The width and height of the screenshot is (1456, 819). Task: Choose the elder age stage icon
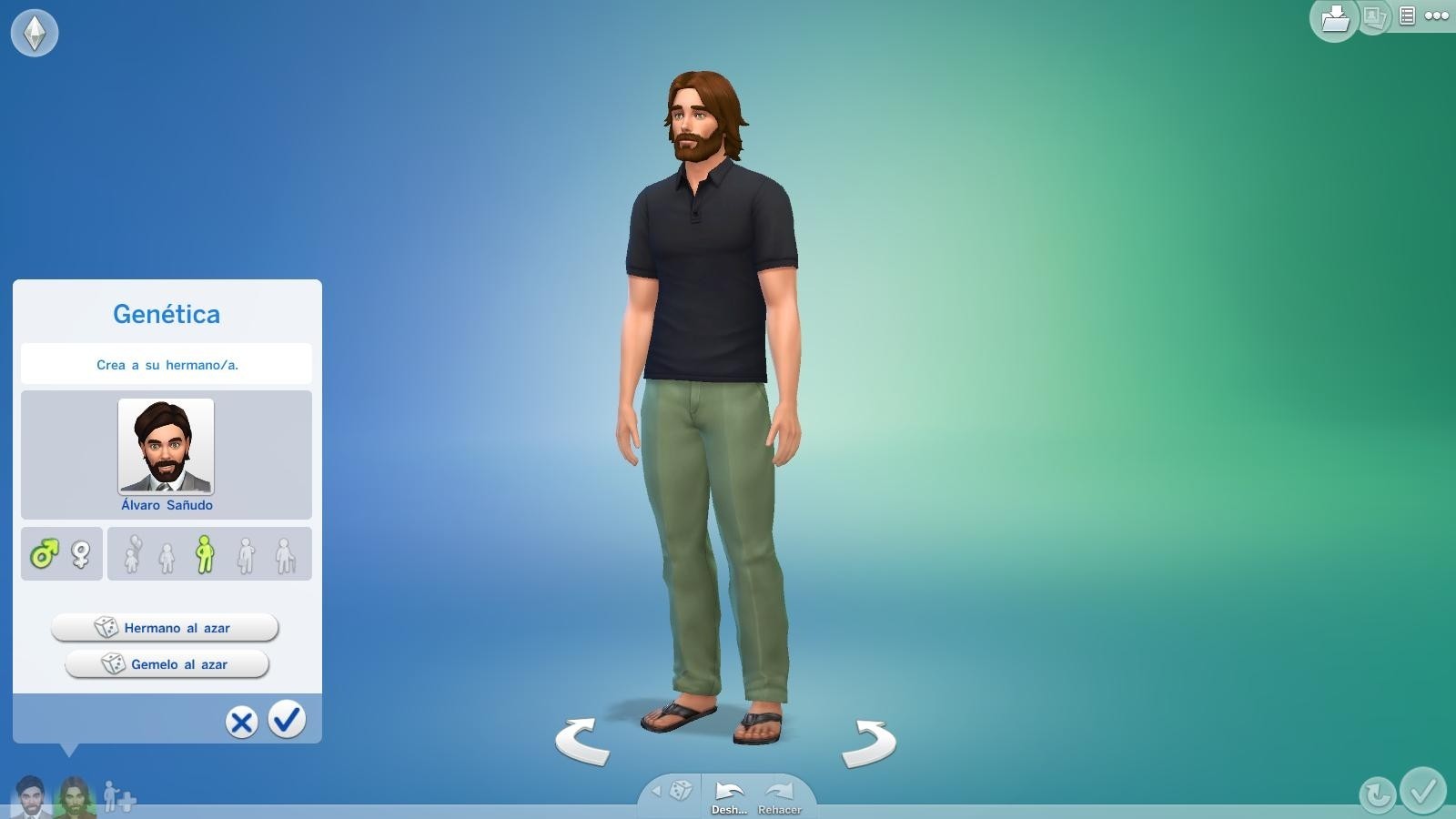click(x=285, y=555)
